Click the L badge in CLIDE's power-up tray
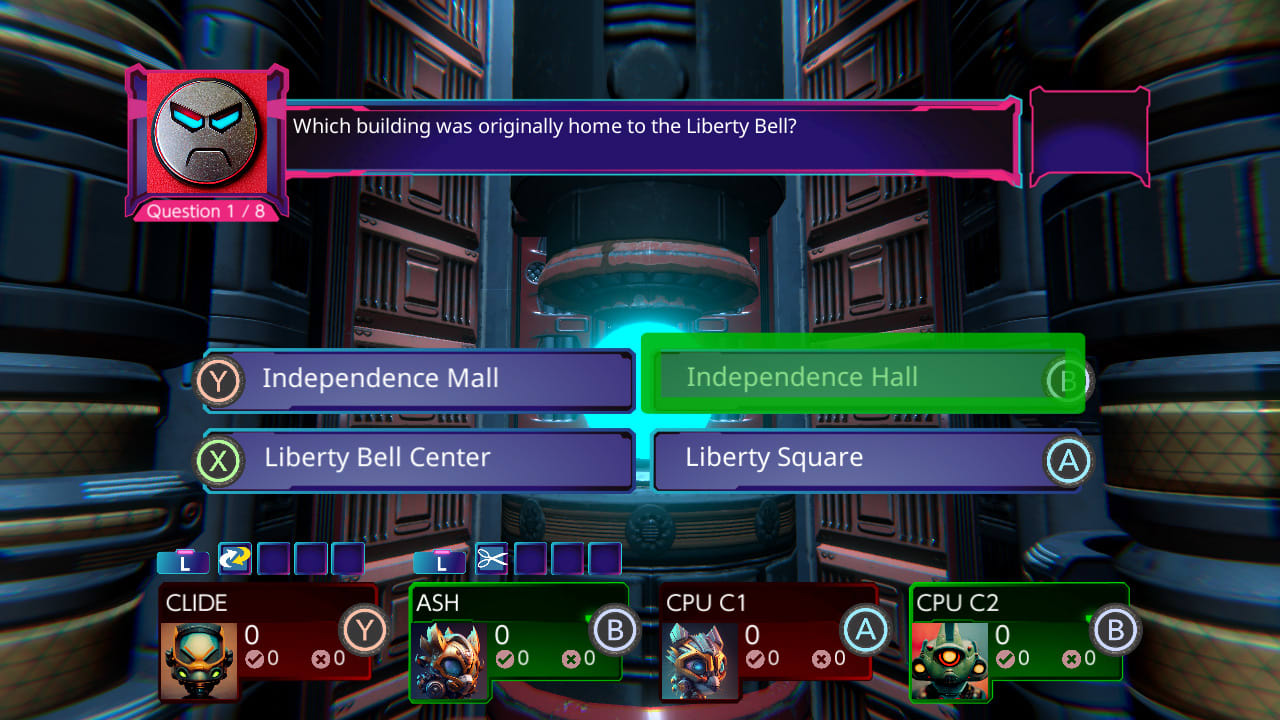1280x720 pixels. tap(183, 560)
